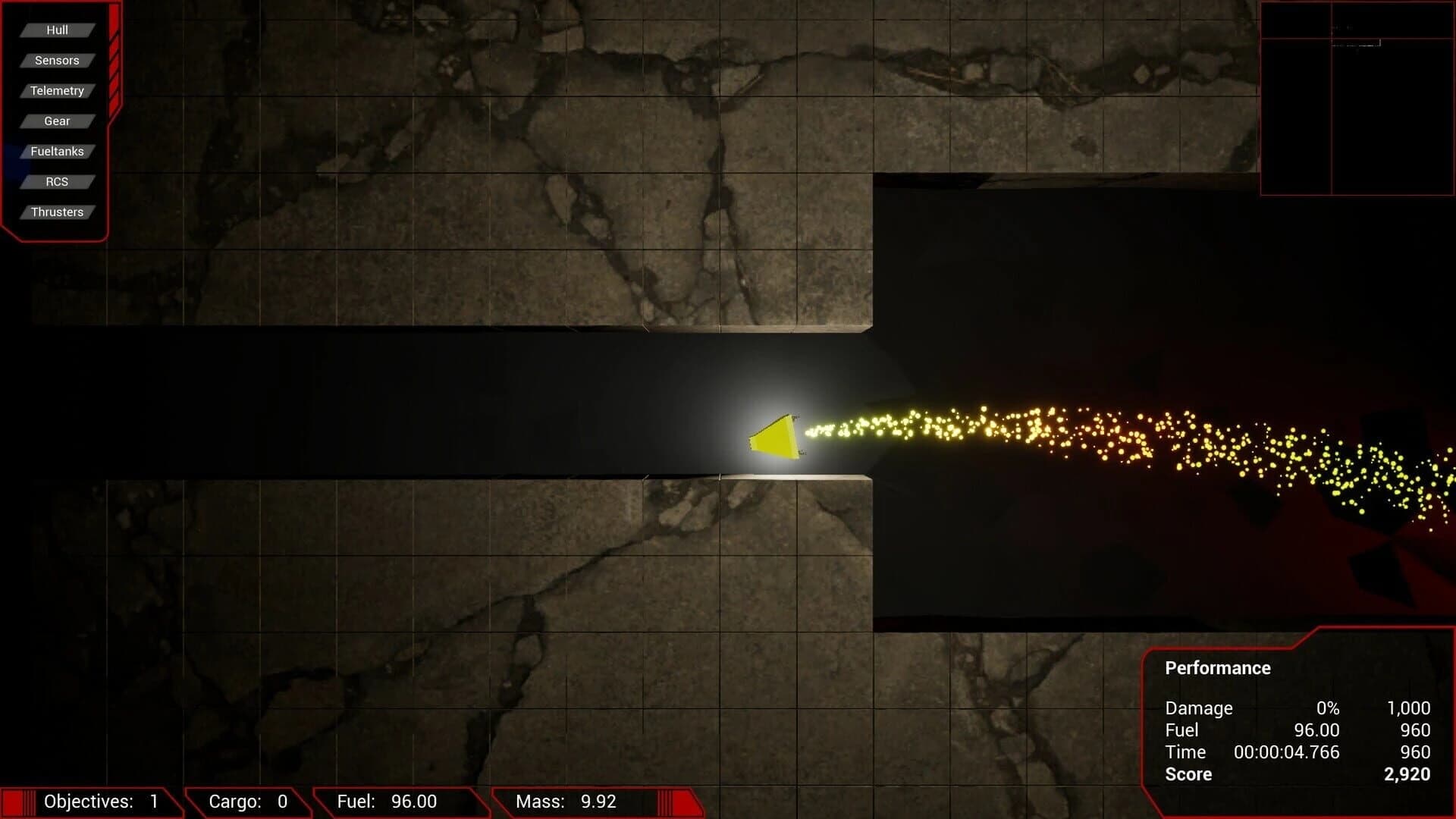Viewport: 1456px width, 819px height.
Task: Click the minimap in top-right corner
Action: pyautogui.click(x=1357, y=99)
